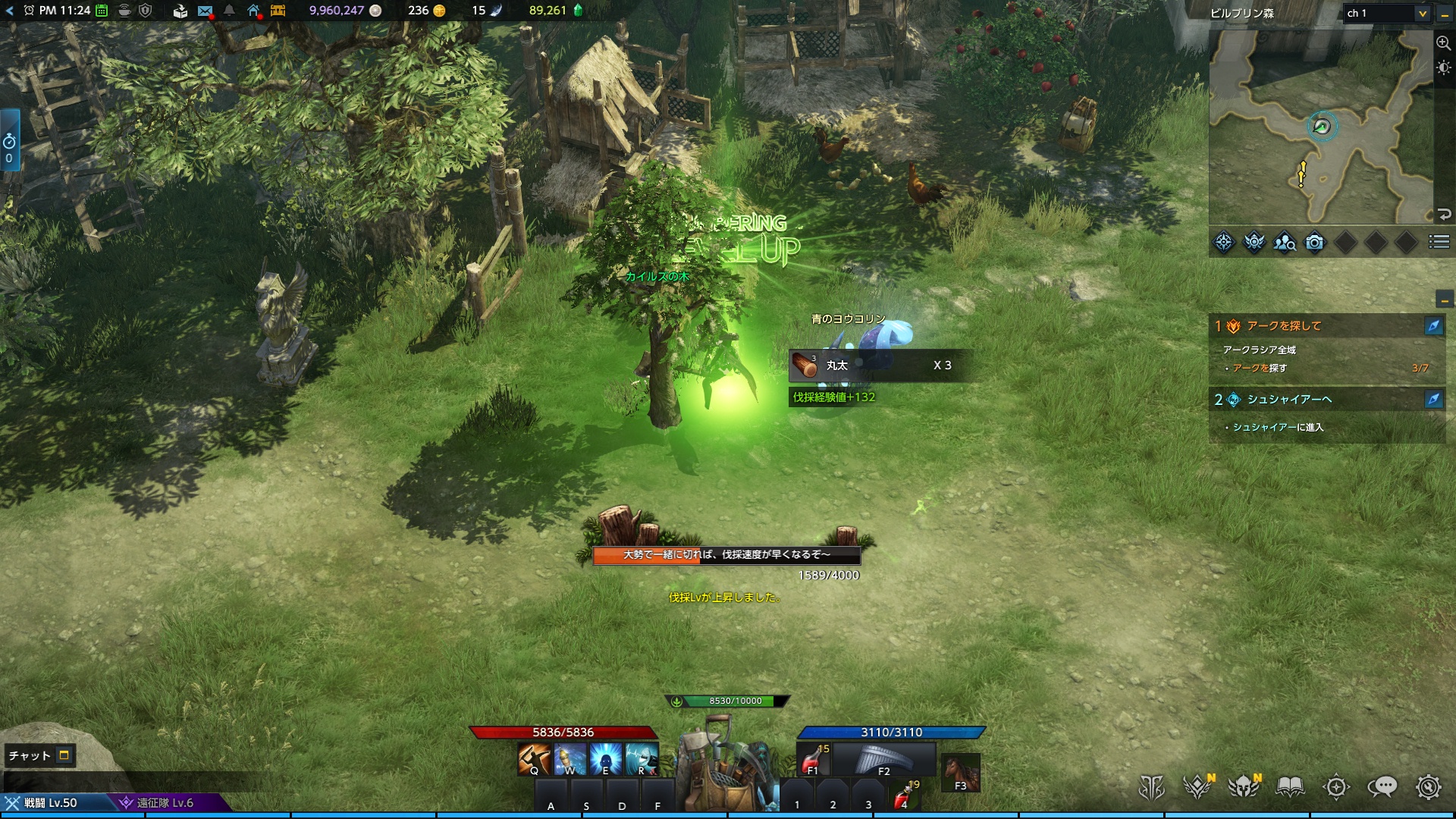Image resolution: width=1456 pixels, height=819 pixels.
Task: Click the camera screenshot icon under minimap
Action: click(1315, 243)
